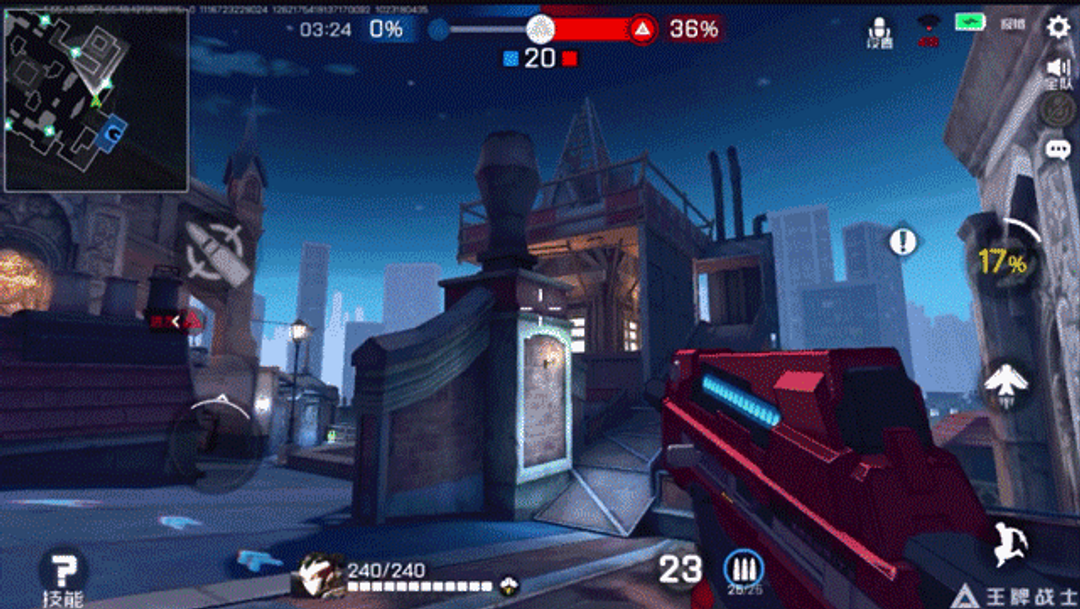
Task: Use the winged jet skill button
Action: 1004,382
